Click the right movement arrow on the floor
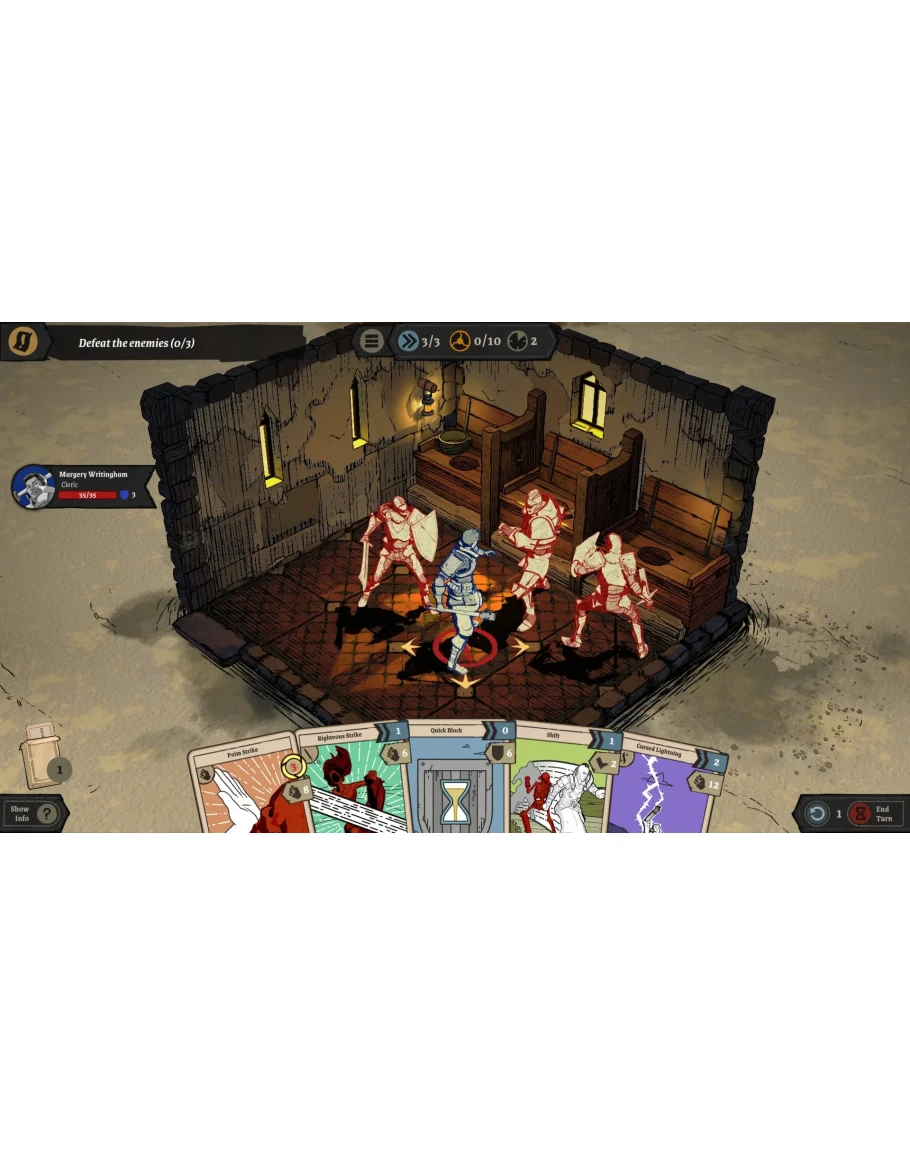The height and width of the screenshot is (1155, 910). [520, 647]
